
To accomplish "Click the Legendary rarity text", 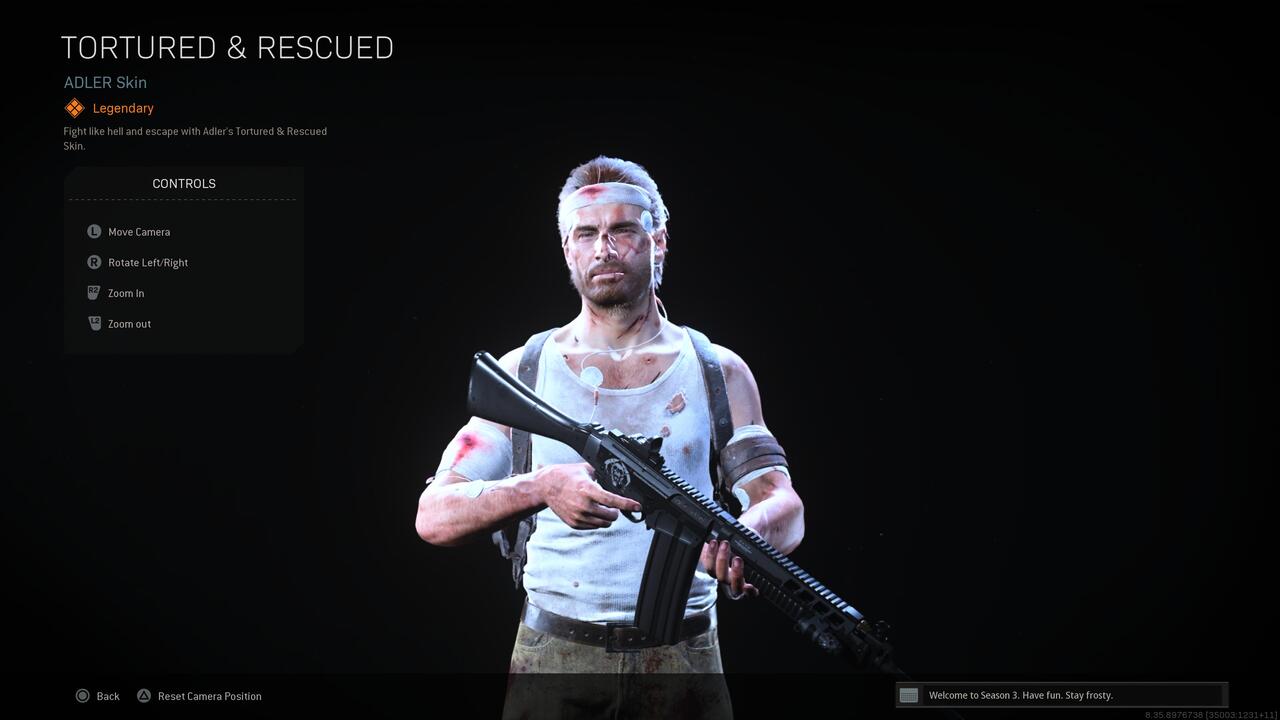I will pos(123,108).
